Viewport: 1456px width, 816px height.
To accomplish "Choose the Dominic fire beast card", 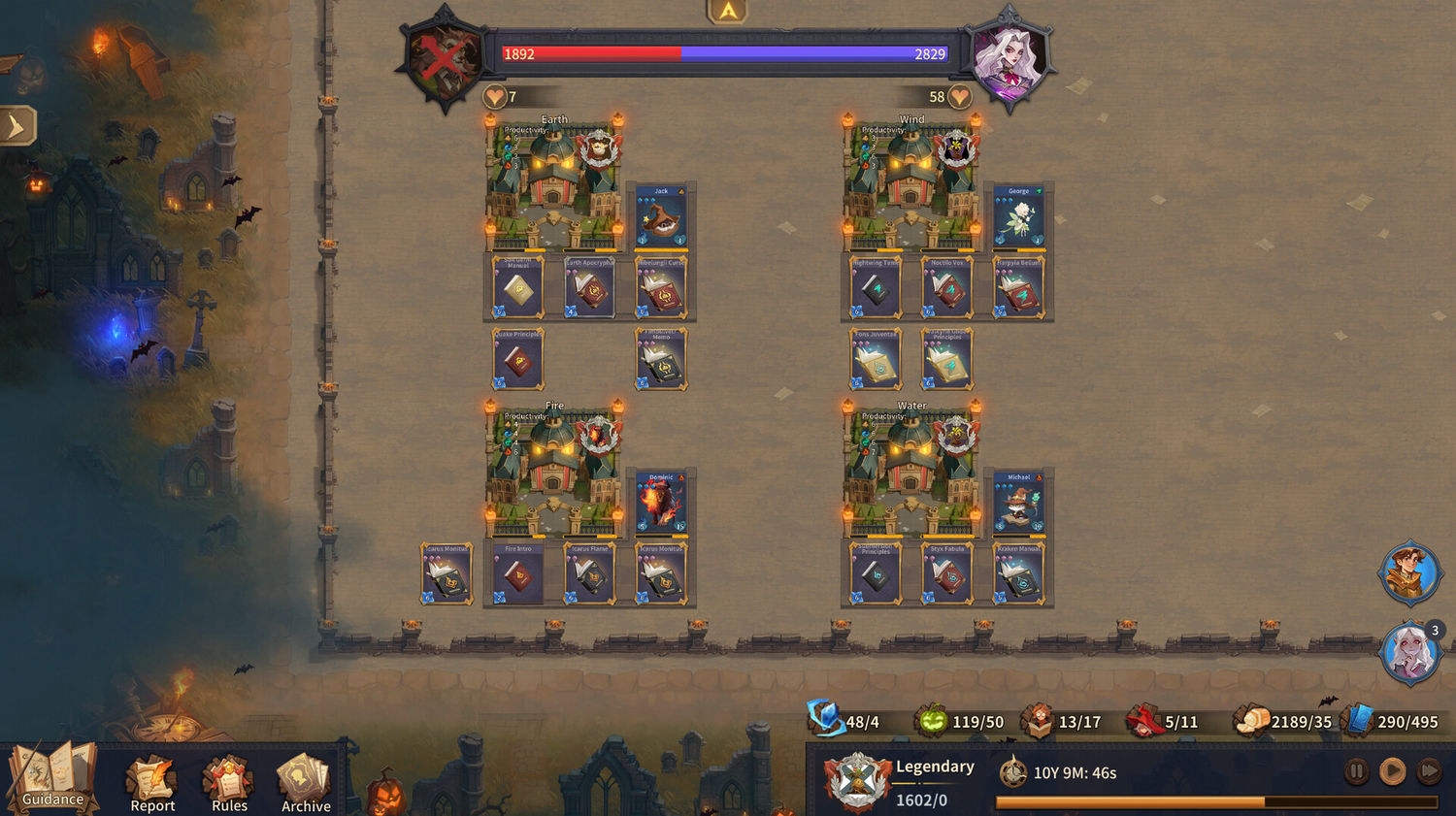I will [x=661, y=503].
